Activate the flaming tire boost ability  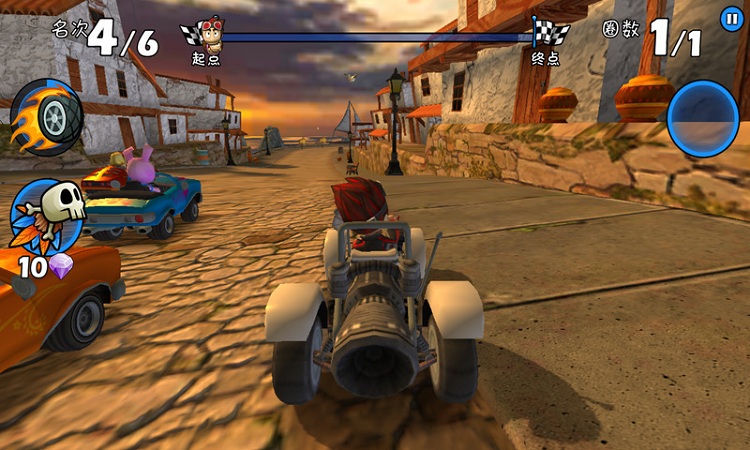[x=46, y=117]
